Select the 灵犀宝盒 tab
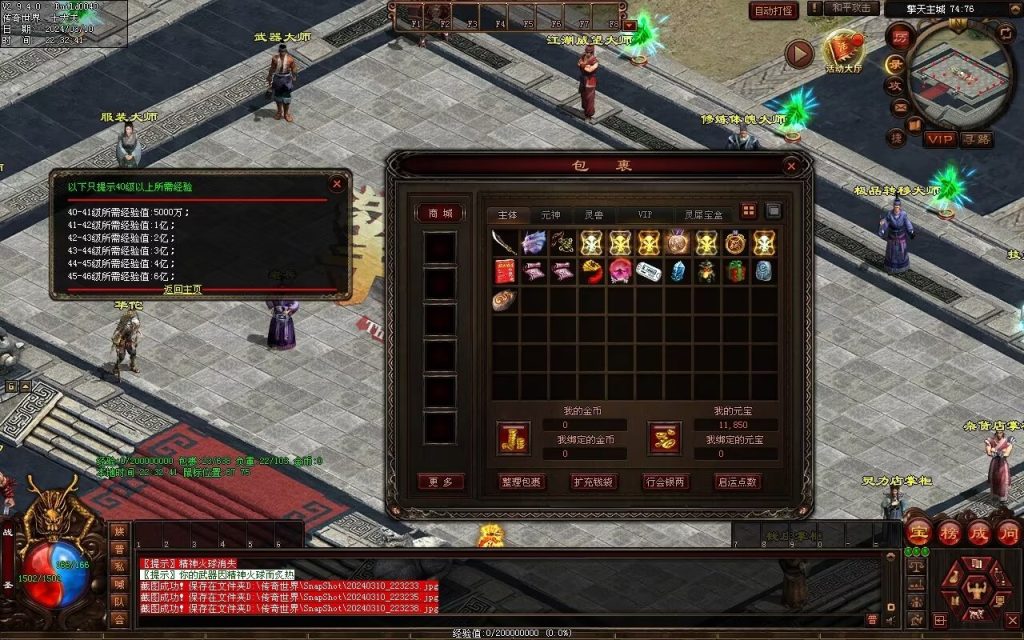The width and height of the screenshot is (1024, 640). [701, 214]
